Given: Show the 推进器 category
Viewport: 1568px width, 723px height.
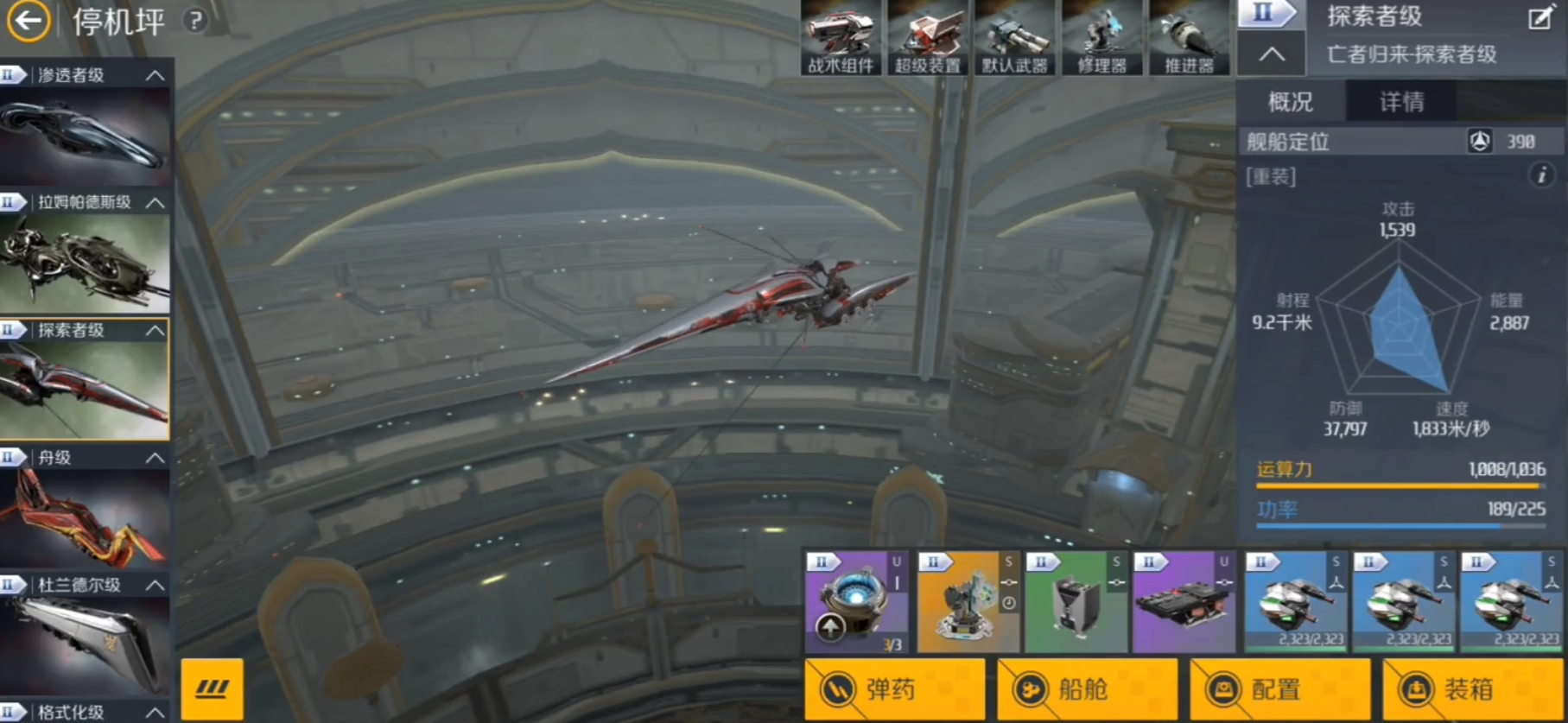Looking at the screenshot, I should [1189, 38].
